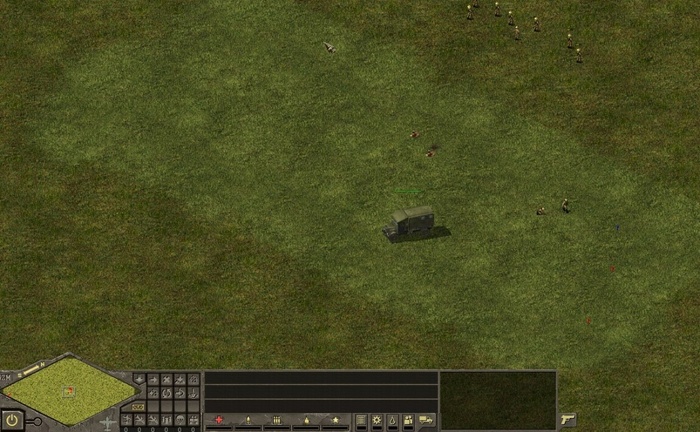Click the pistol icon at bottom right
700x432 pixels.
pyautogui.click(x=568, y=419)
